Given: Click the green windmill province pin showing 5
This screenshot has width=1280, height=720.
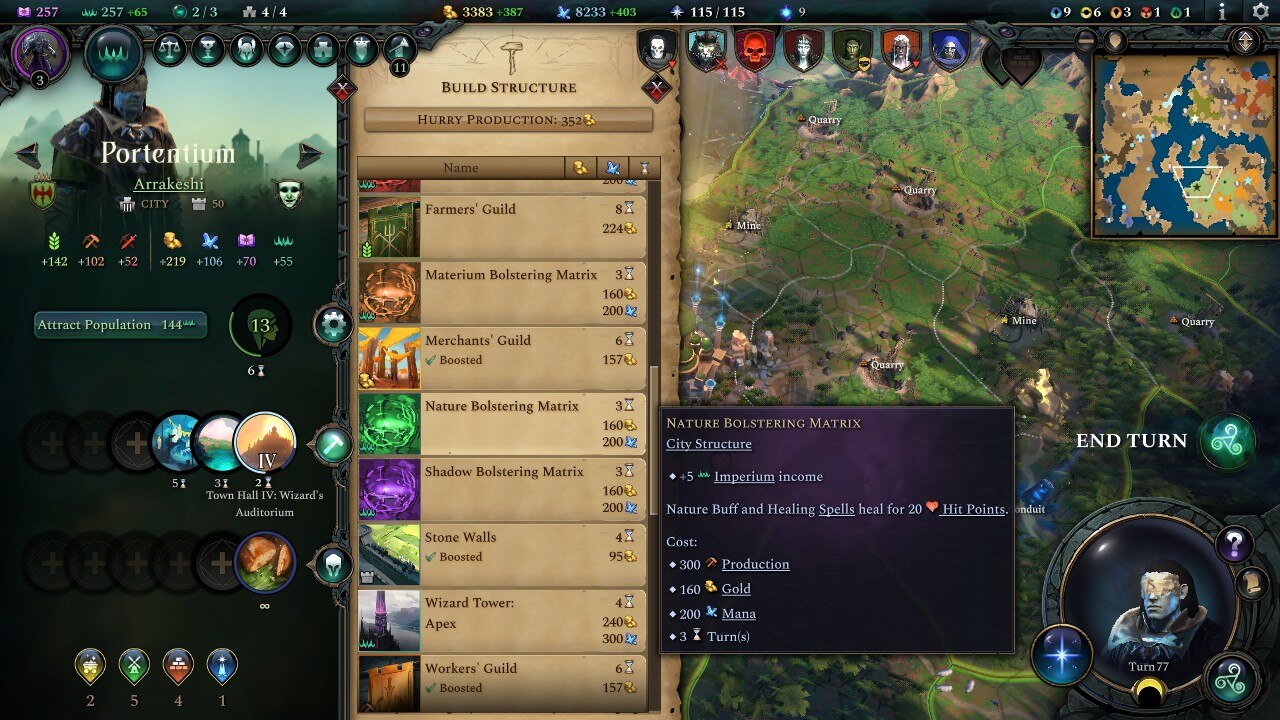Looking at the screenshot, I should 134,664.
